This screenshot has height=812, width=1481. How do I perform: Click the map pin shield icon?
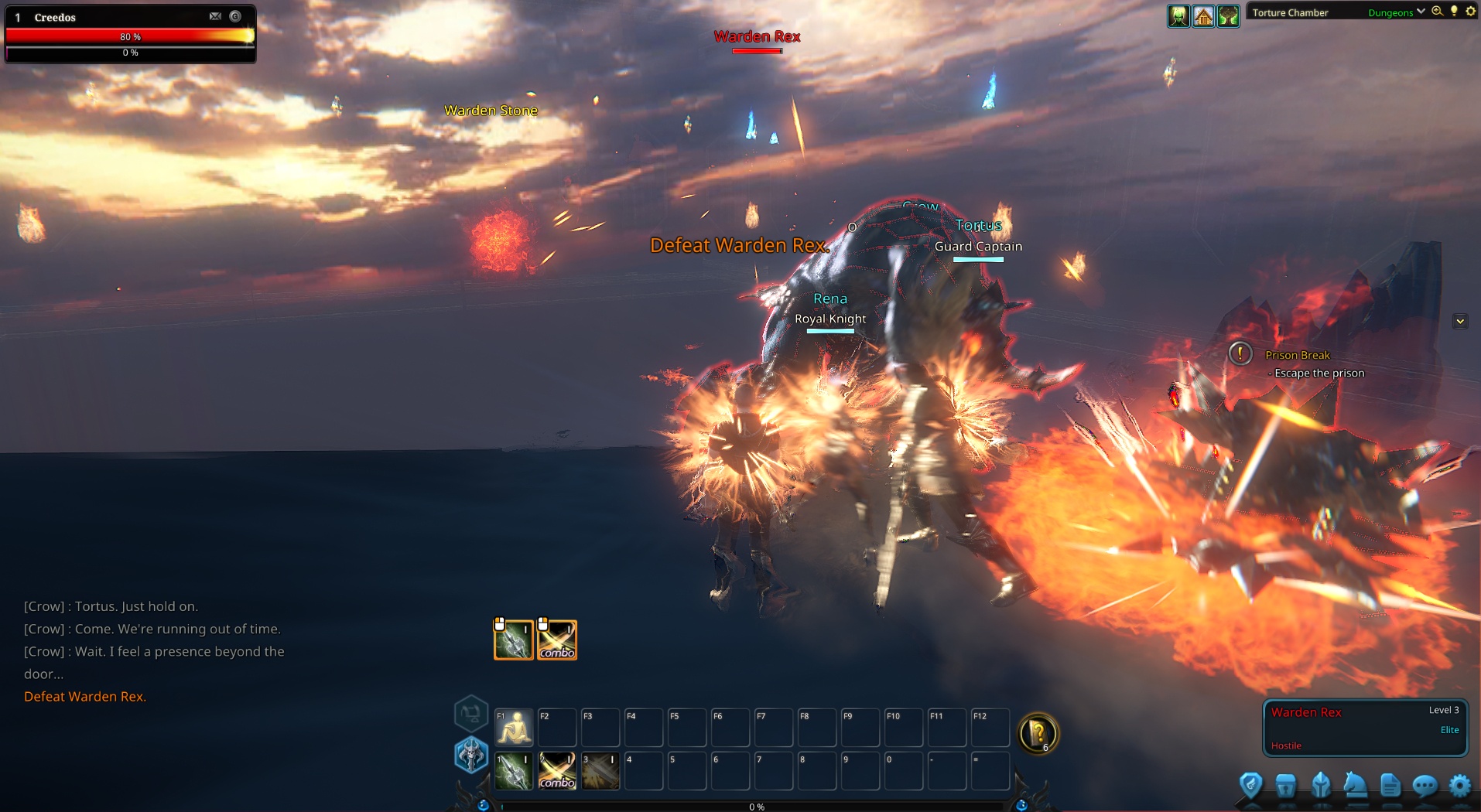pyautogui.click(x=1250, y=787)
